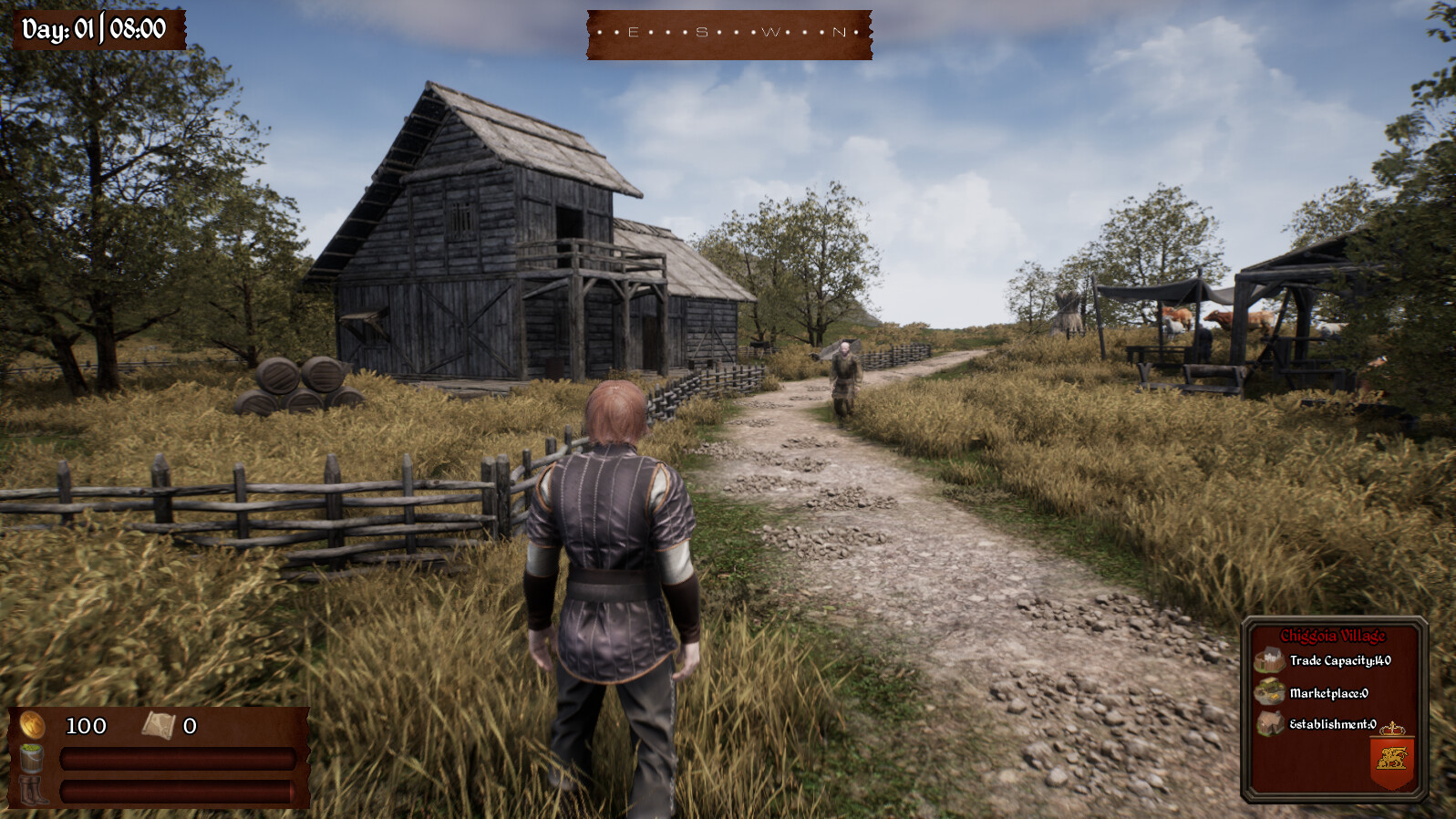The width and height of the screenshot is (1456, 819).
Task: Click the crown icon in the village panel
Action: click(x=1393, y=728)
